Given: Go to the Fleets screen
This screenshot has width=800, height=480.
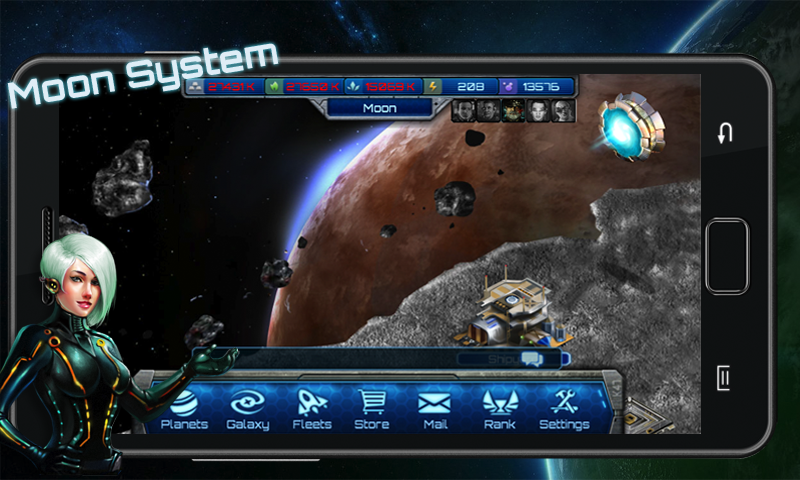Looking at the screenshot, I should (312, 408).
